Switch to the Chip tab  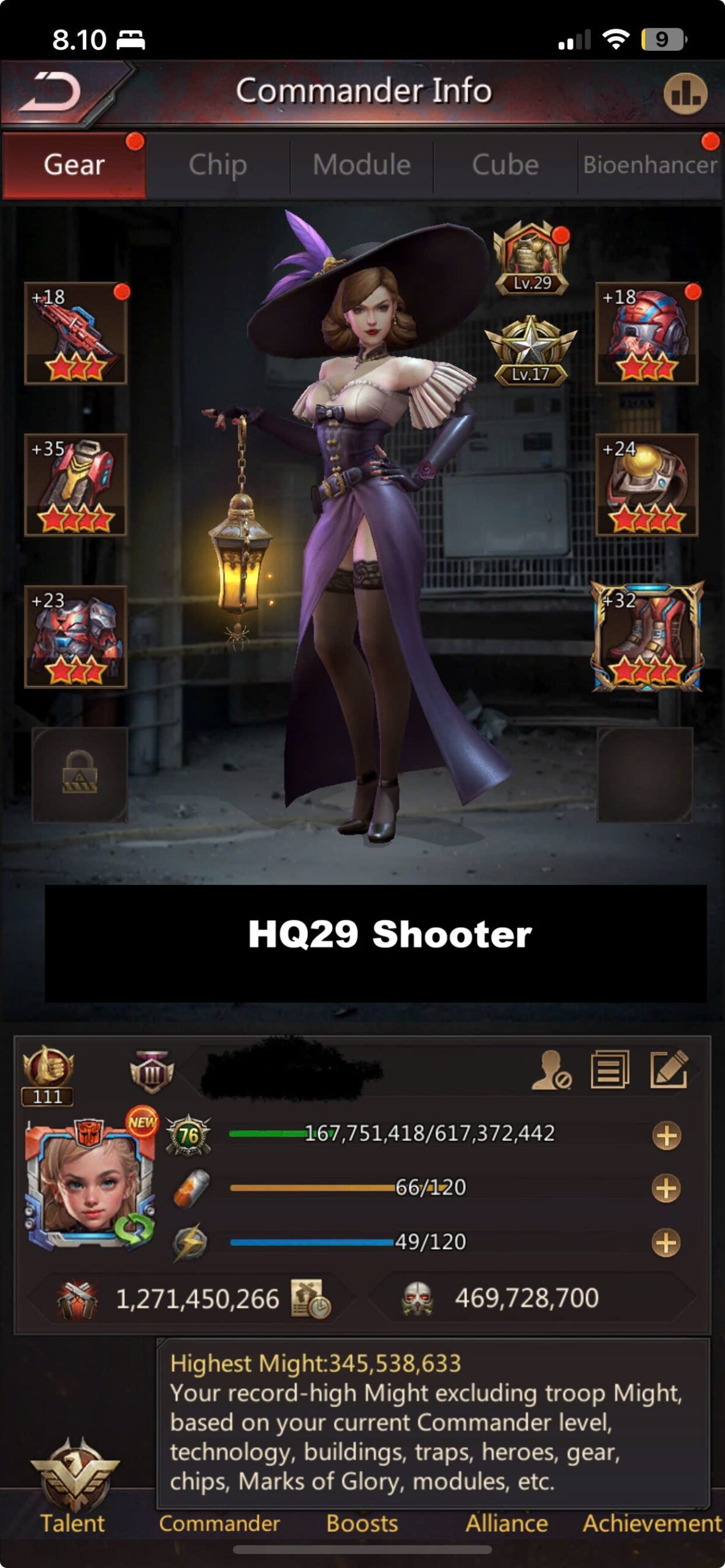pyautogui.click(x=218, y=165)
